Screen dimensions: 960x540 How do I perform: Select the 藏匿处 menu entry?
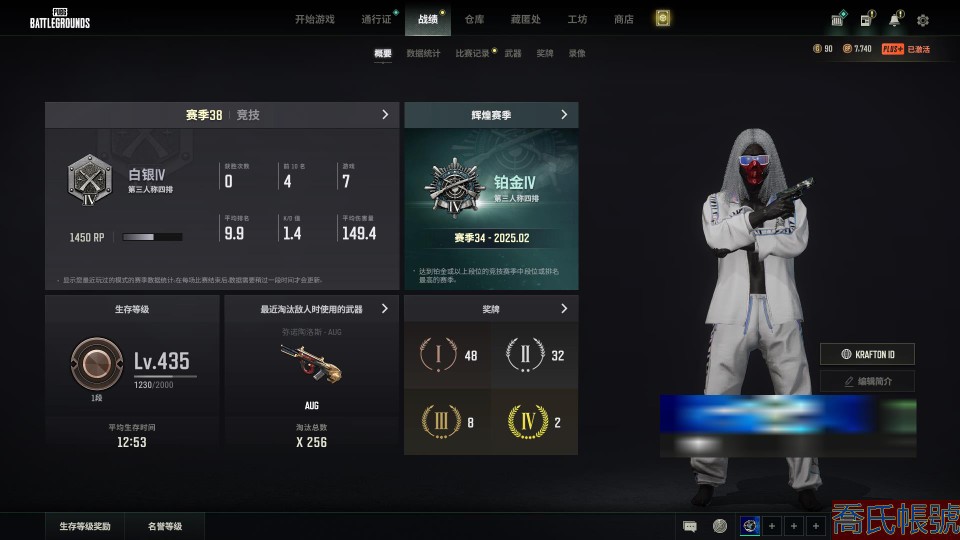525,19
